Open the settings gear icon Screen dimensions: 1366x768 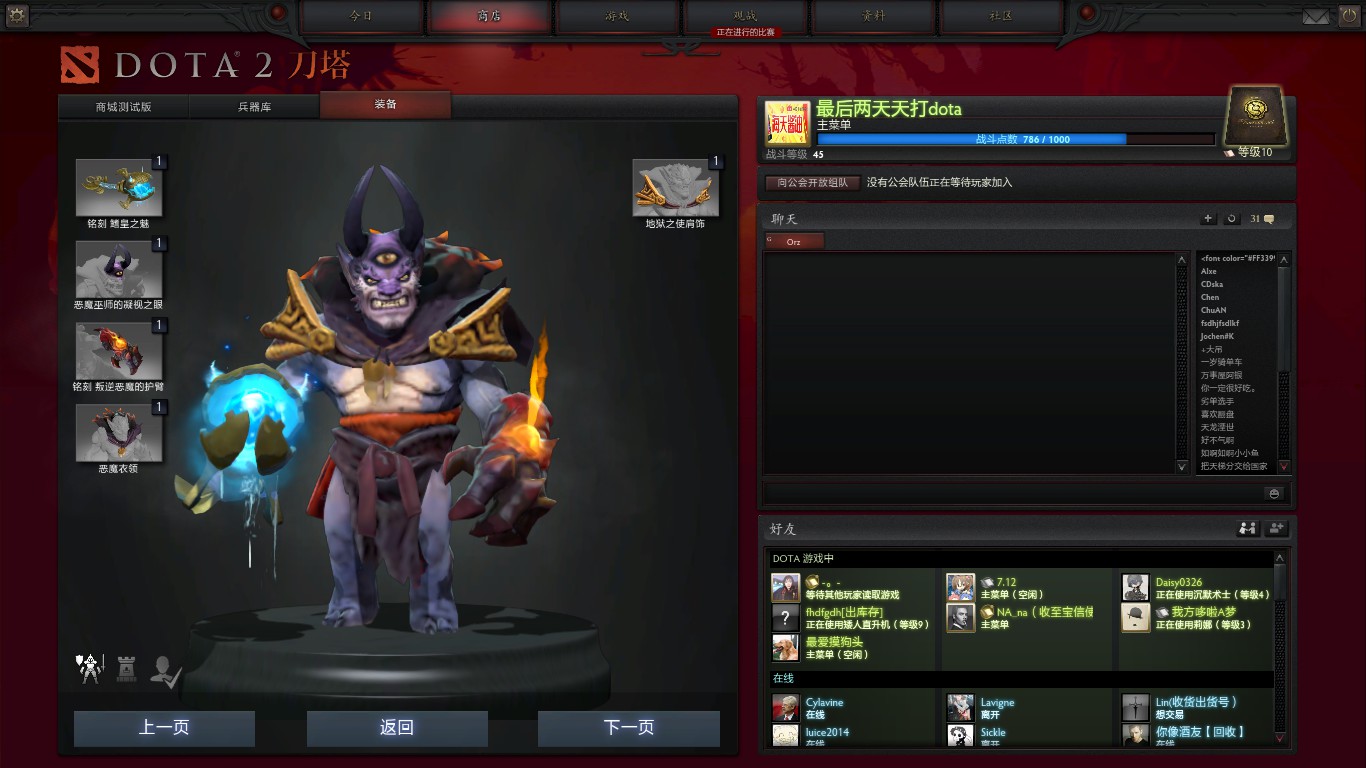16,15
